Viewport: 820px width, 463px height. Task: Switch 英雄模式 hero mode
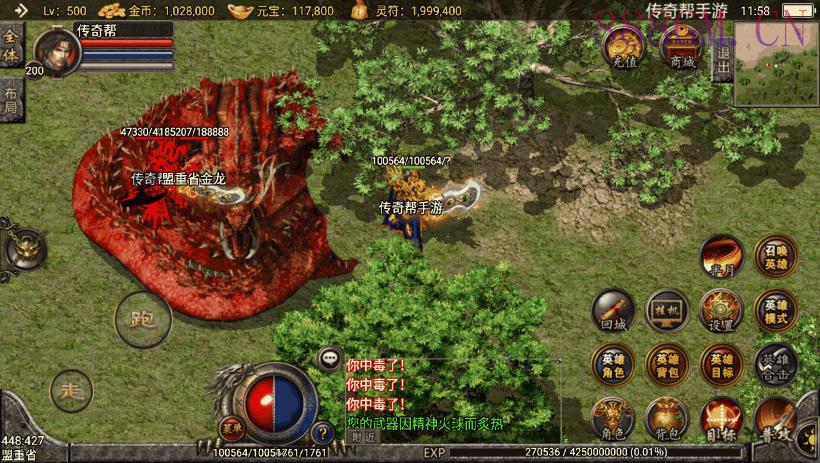point(776,311)
